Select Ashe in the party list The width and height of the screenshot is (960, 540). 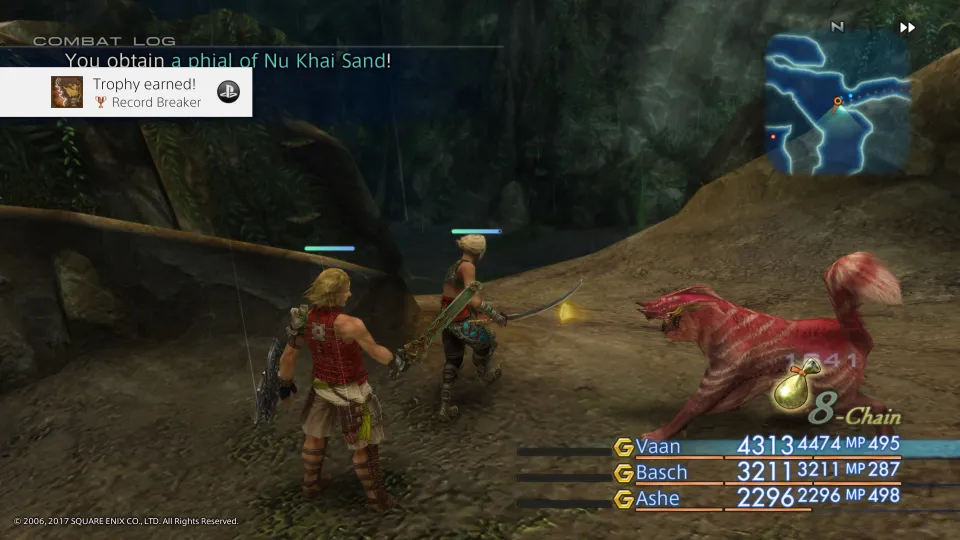pos(657,497)
